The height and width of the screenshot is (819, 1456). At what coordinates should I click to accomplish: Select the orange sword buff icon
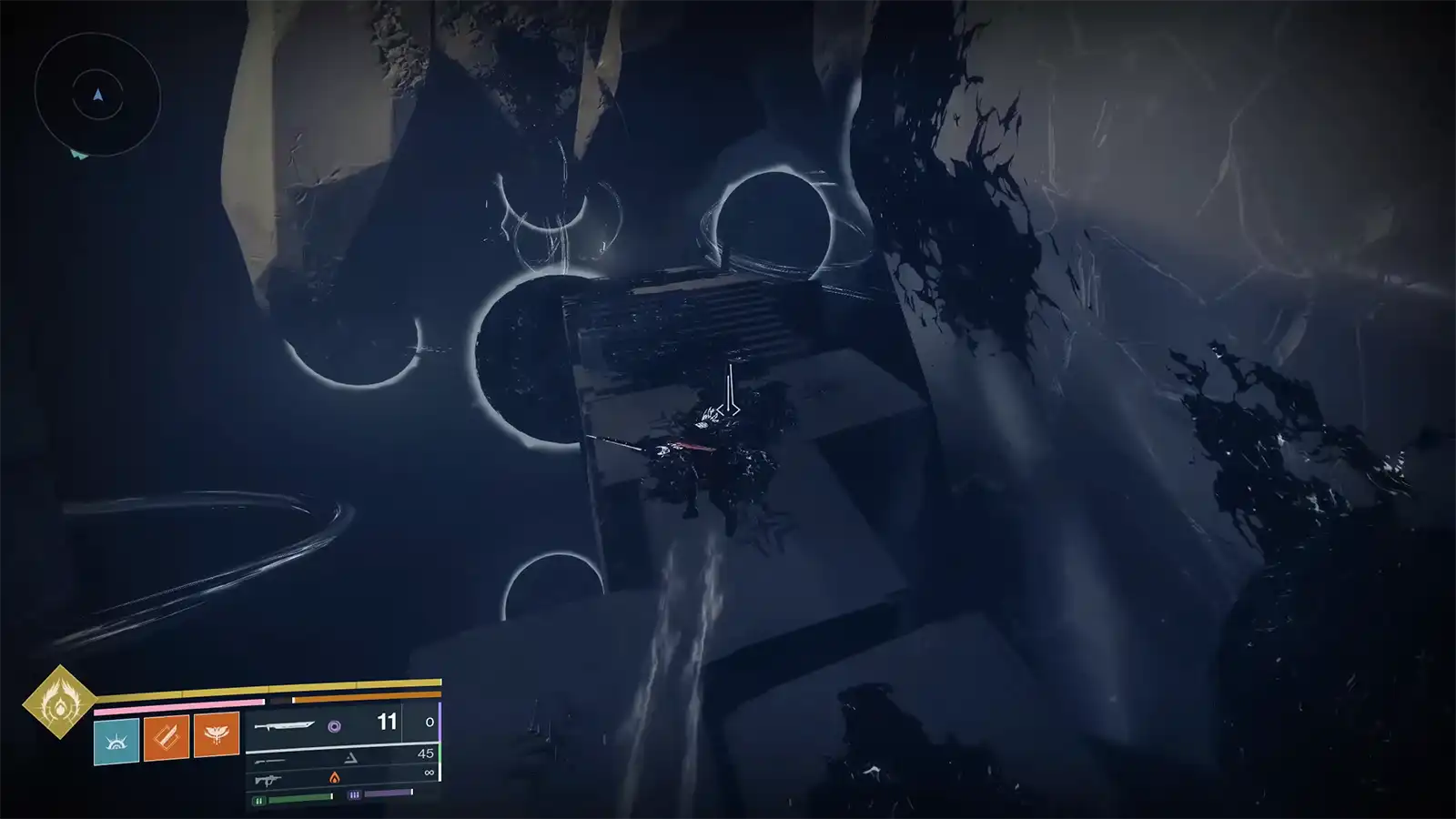[167, 738]
